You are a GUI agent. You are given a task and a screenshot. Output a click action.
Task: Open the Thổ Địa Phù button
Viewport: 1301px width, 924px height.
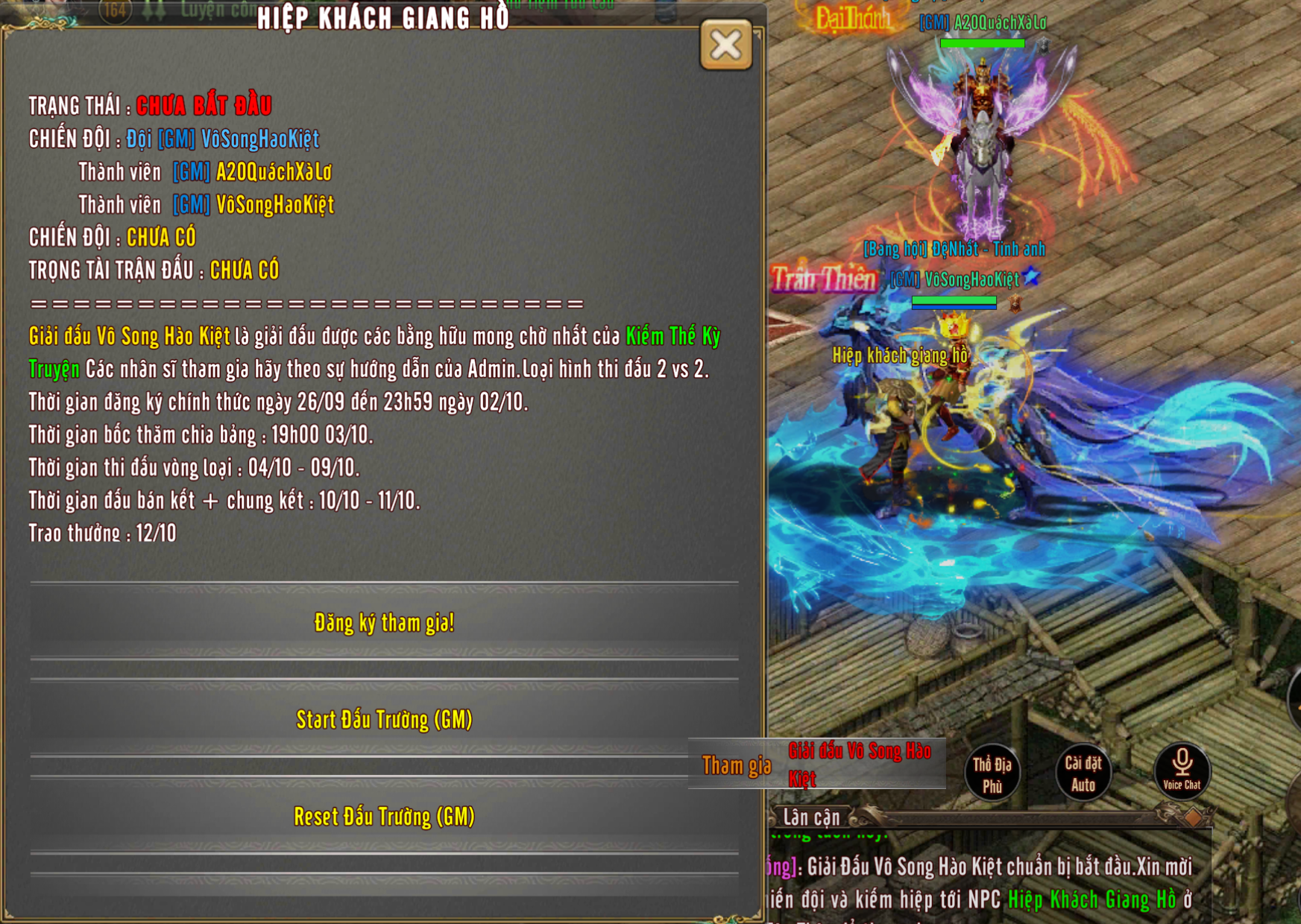coord(992,773)
